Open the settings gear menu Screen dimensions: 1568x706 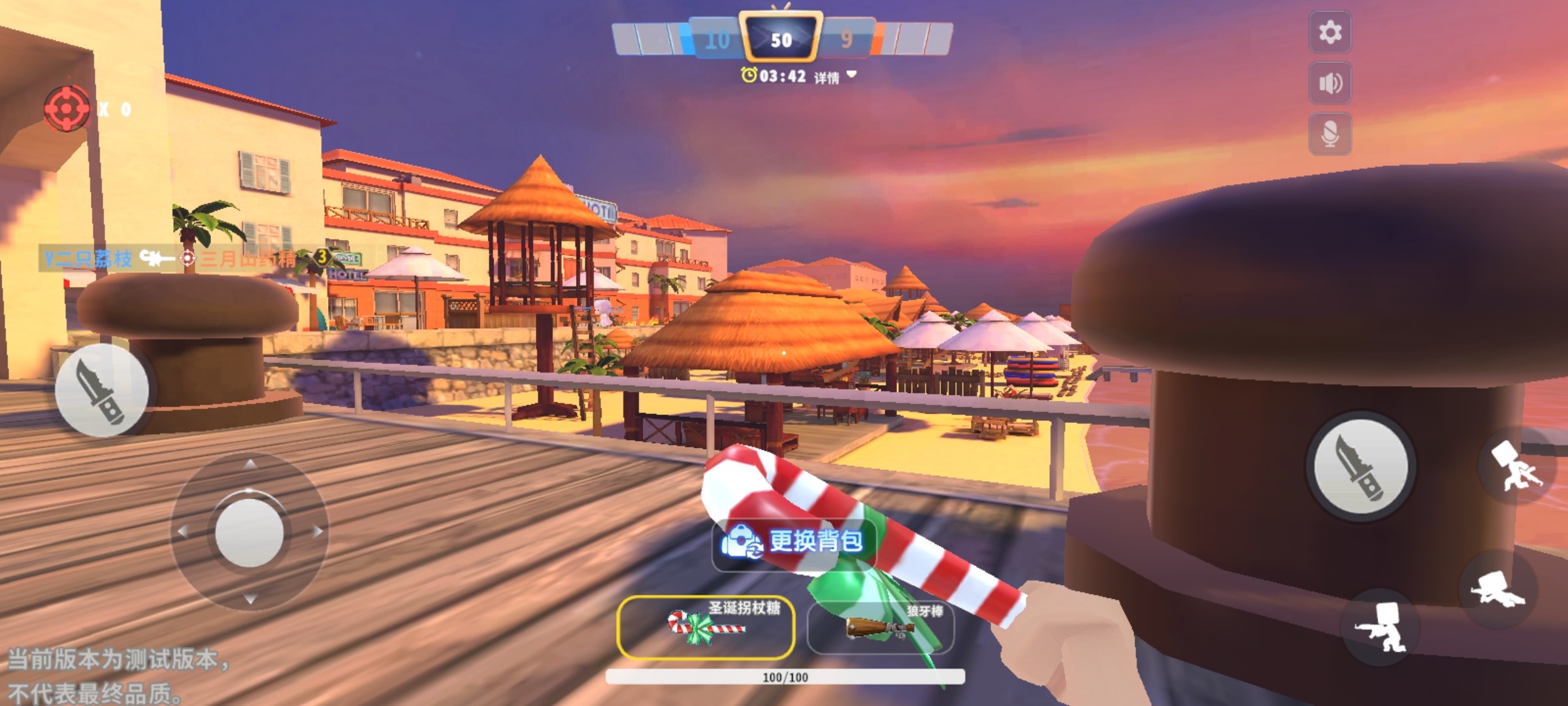click(x=1330, y=32)
